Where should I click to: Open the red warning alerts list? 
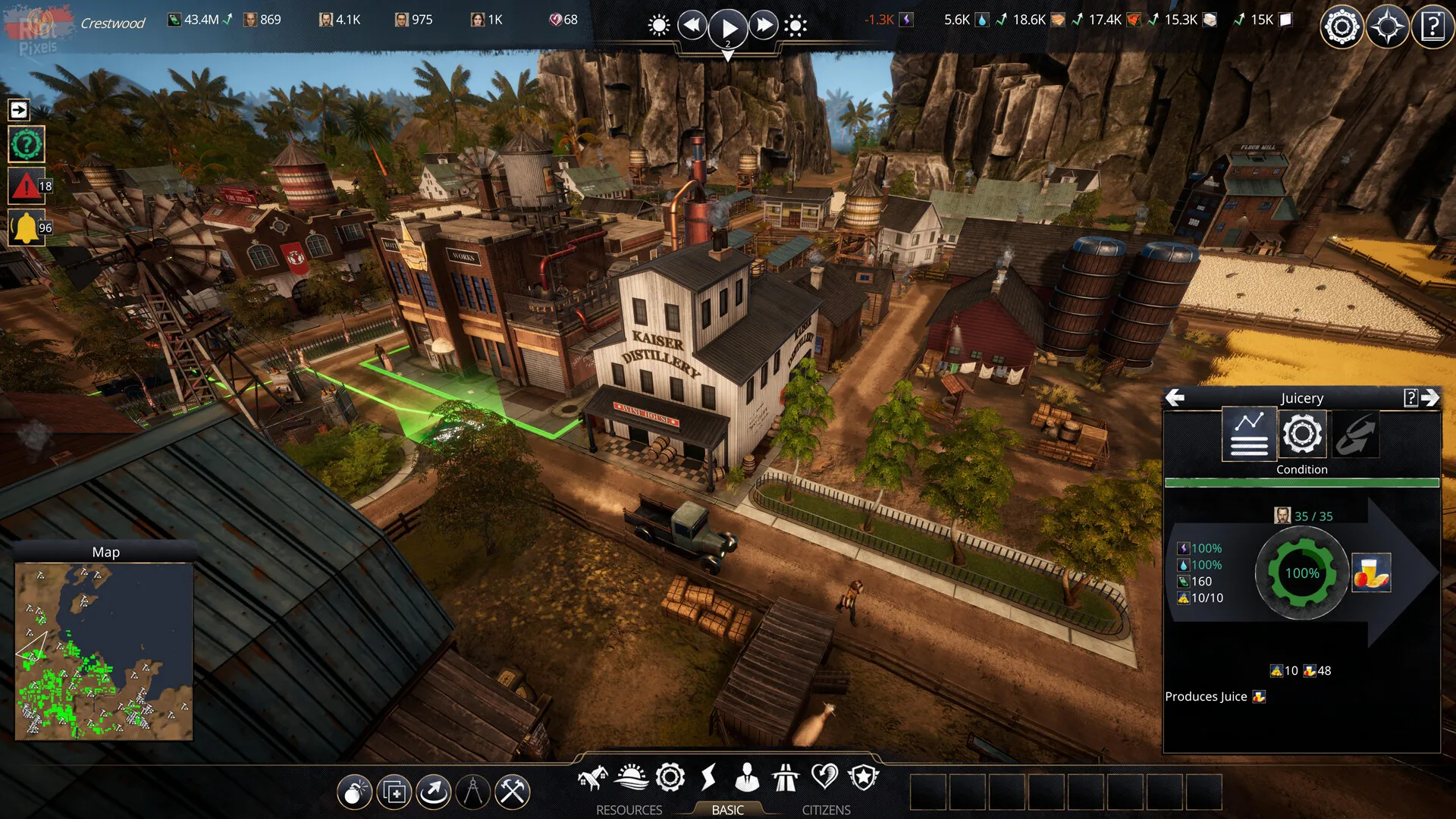tap(27, 186)
